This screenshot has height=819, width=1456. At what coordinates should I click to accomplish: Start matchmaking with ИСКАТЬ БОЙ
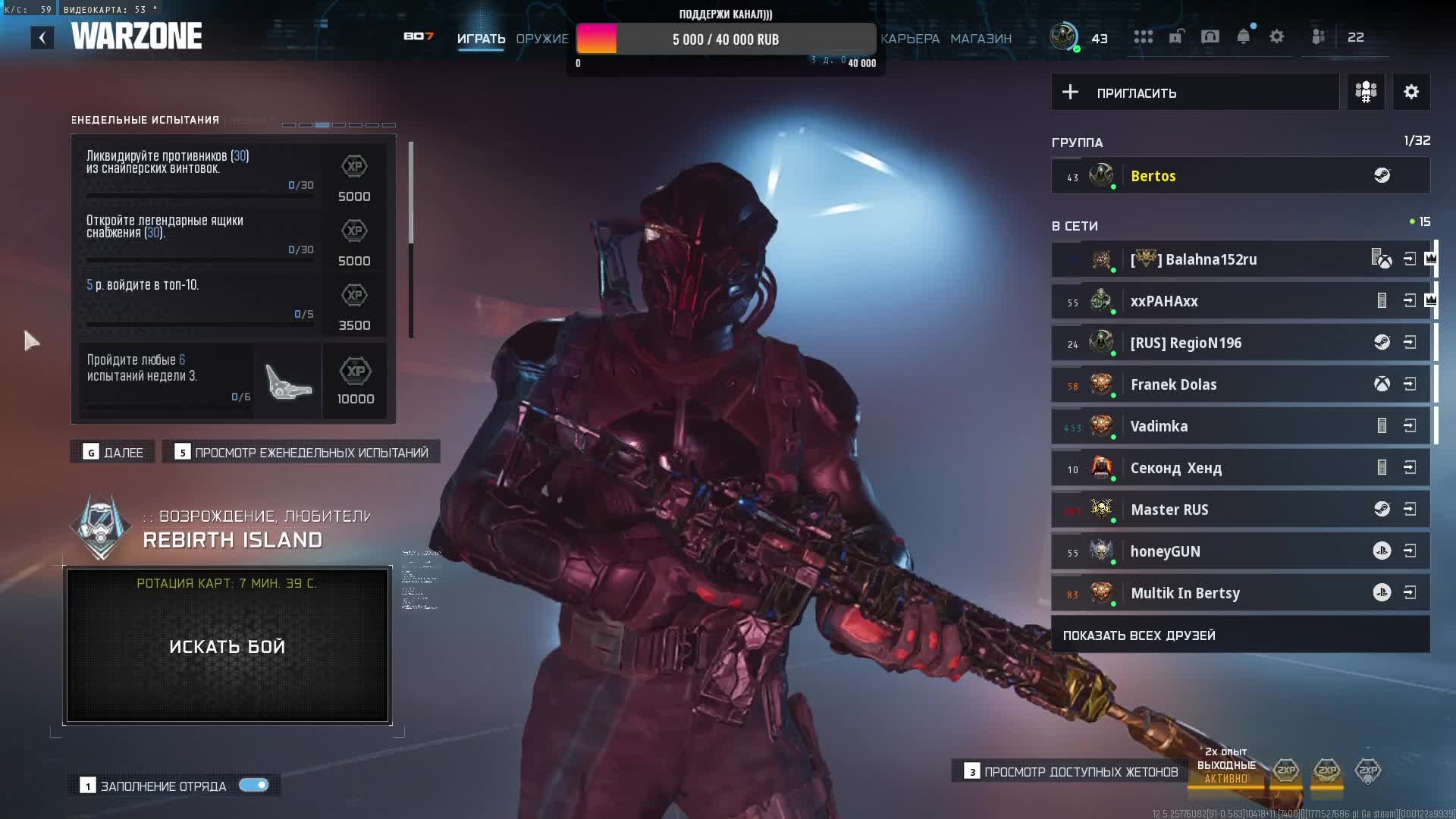coord(227,646)
